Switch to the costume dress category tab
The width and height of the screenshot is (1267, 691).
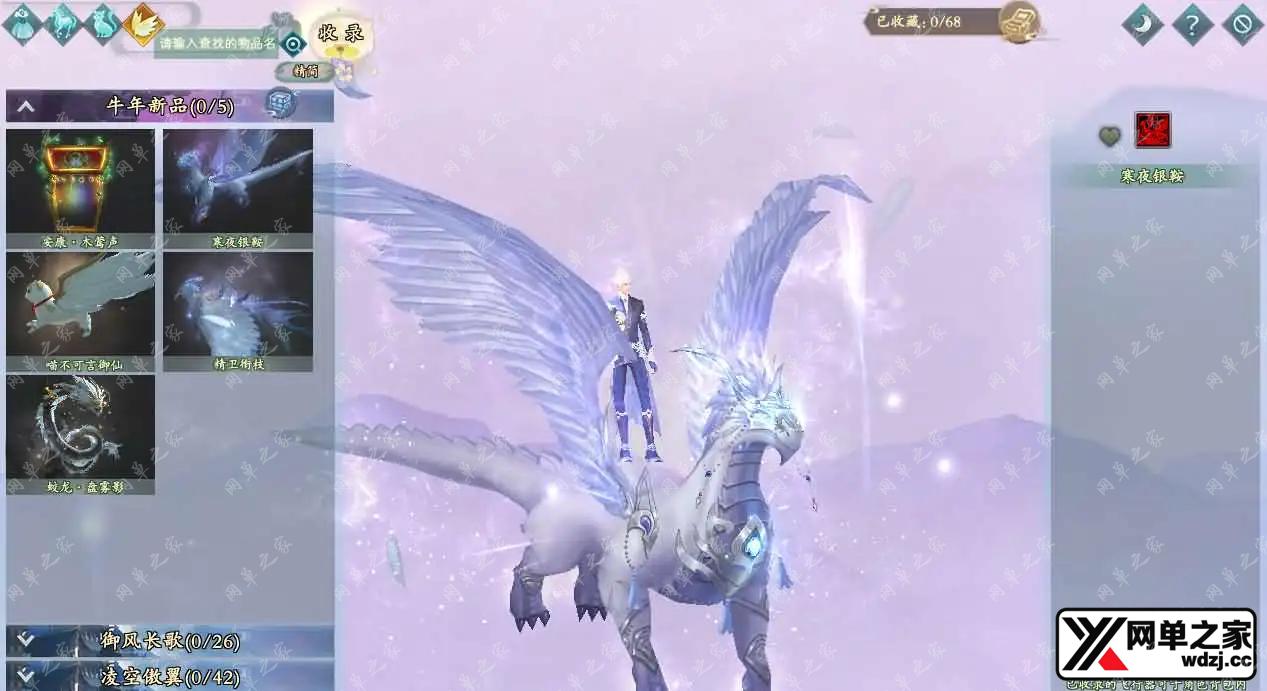[x=21, y=24]
